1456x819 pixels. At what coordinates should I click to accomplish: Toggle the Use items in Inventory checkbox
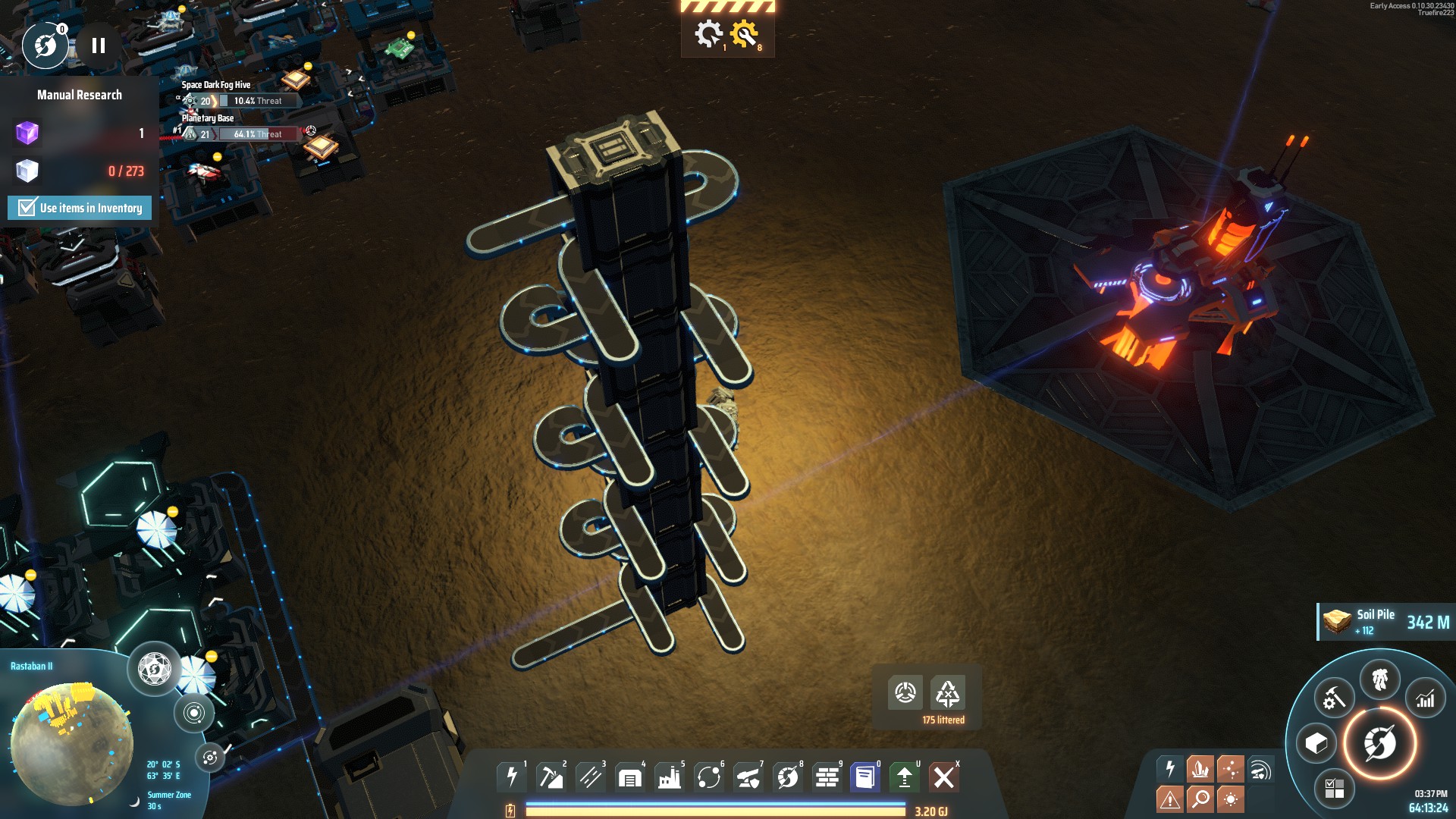26,207
